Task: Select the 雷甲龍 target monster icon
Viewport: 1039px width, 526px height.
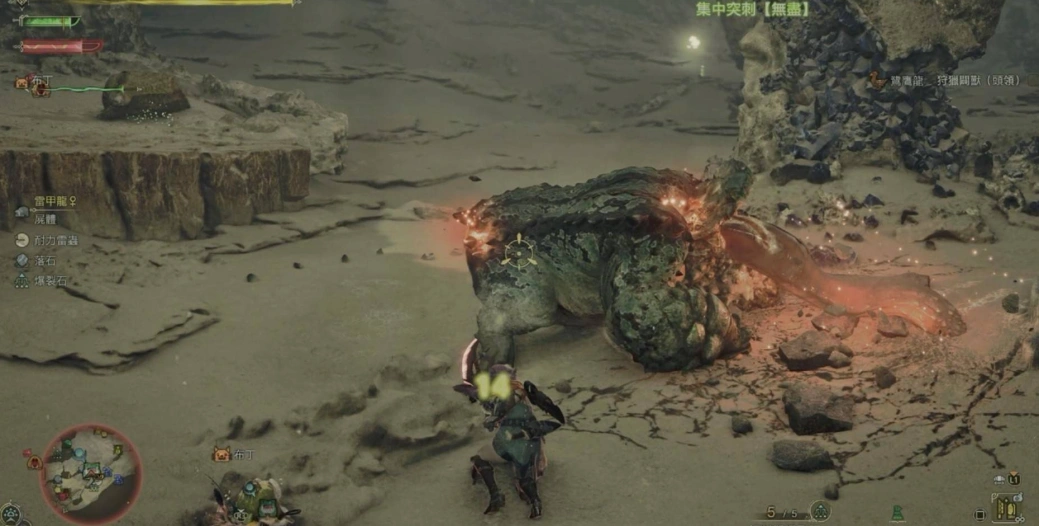Action: click(22, 211)
